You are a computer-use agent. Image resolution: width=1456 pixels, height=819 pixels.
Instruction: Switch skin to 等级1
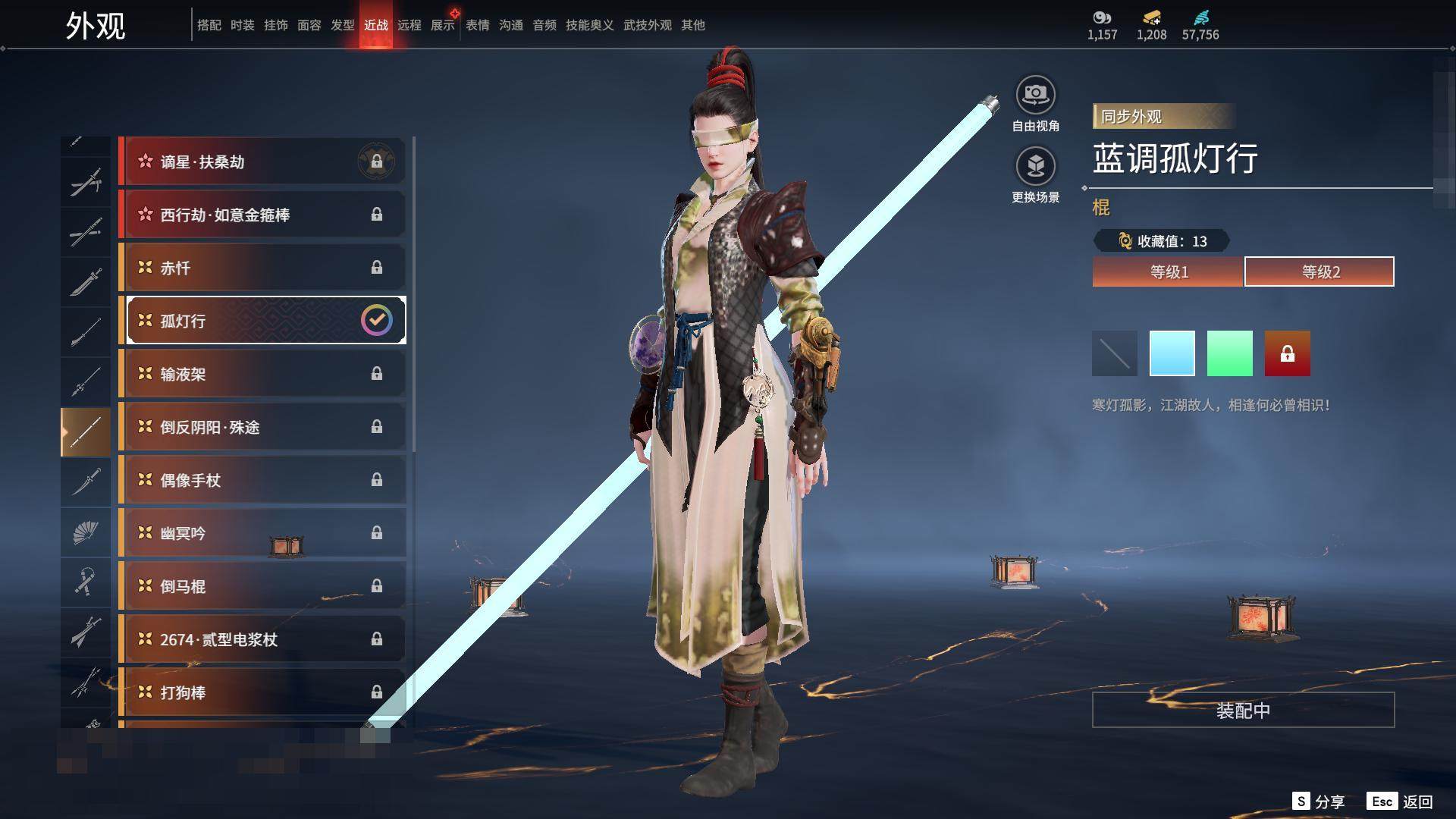[x=1168, y=271]
